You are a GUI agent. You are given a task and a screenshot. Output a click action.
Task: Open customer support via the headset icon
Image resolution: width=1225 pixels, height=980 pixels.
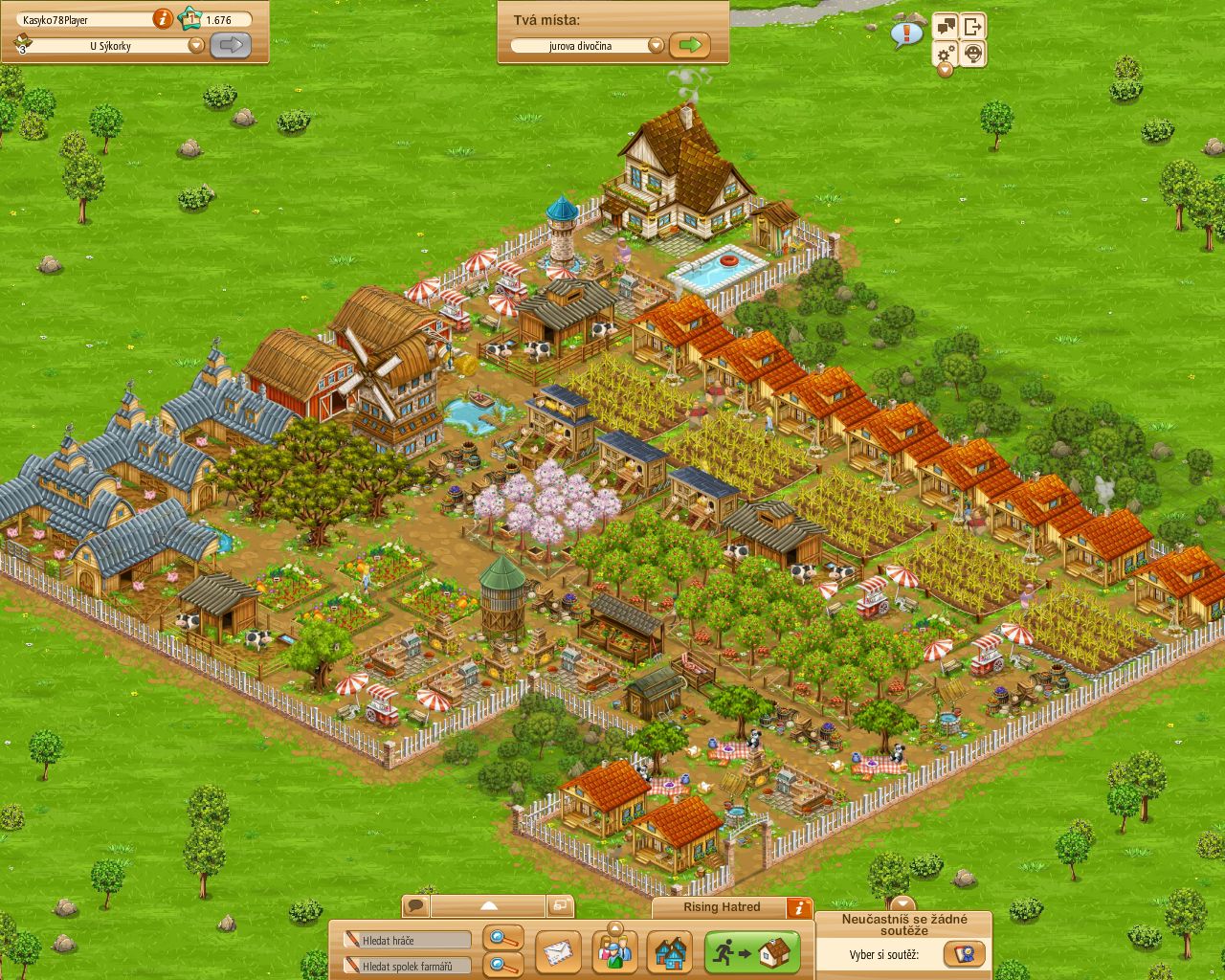tap(973, 54)
